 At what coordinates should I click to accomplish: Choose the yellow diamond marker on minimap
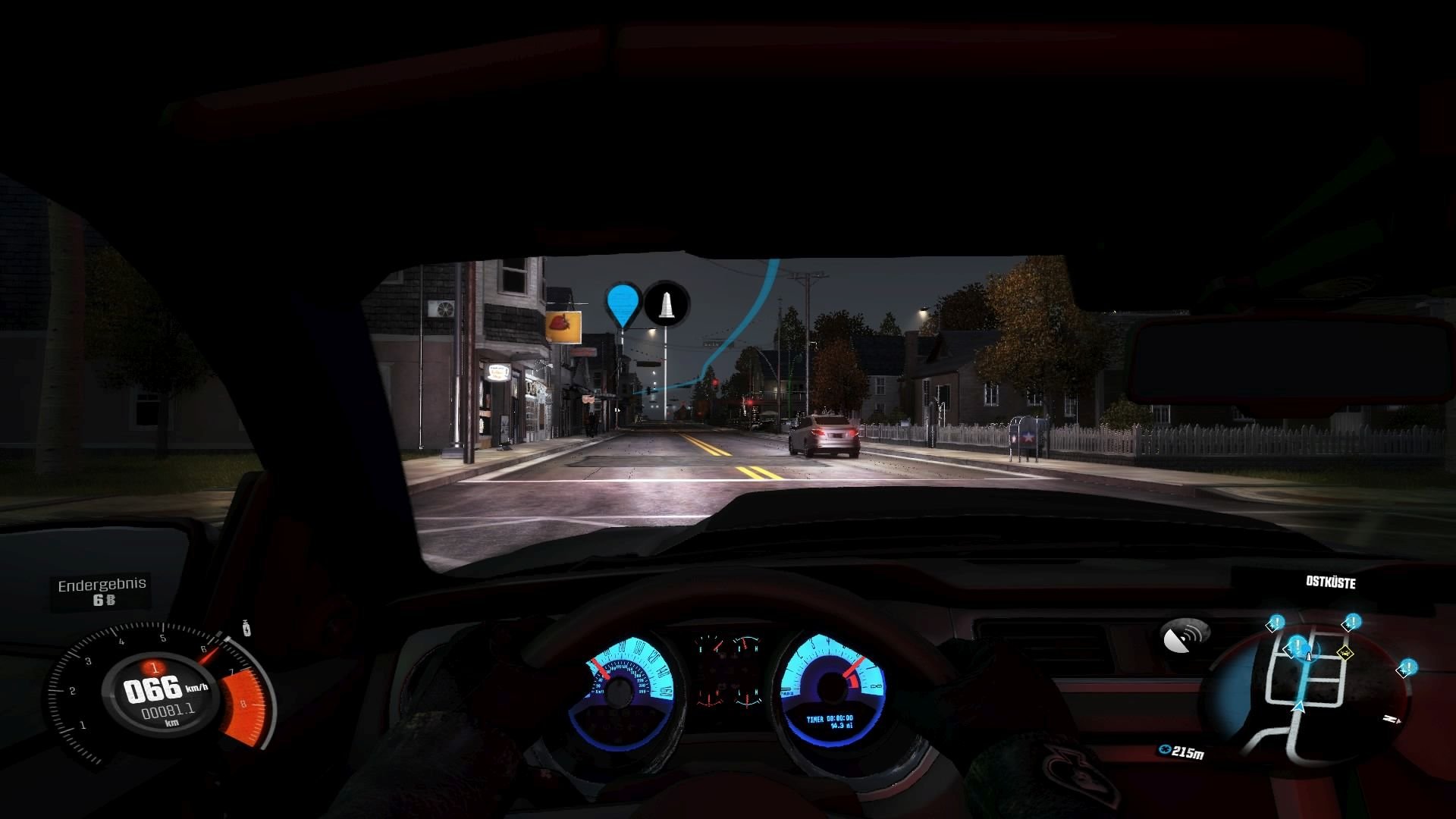(x=1345, y=652)
